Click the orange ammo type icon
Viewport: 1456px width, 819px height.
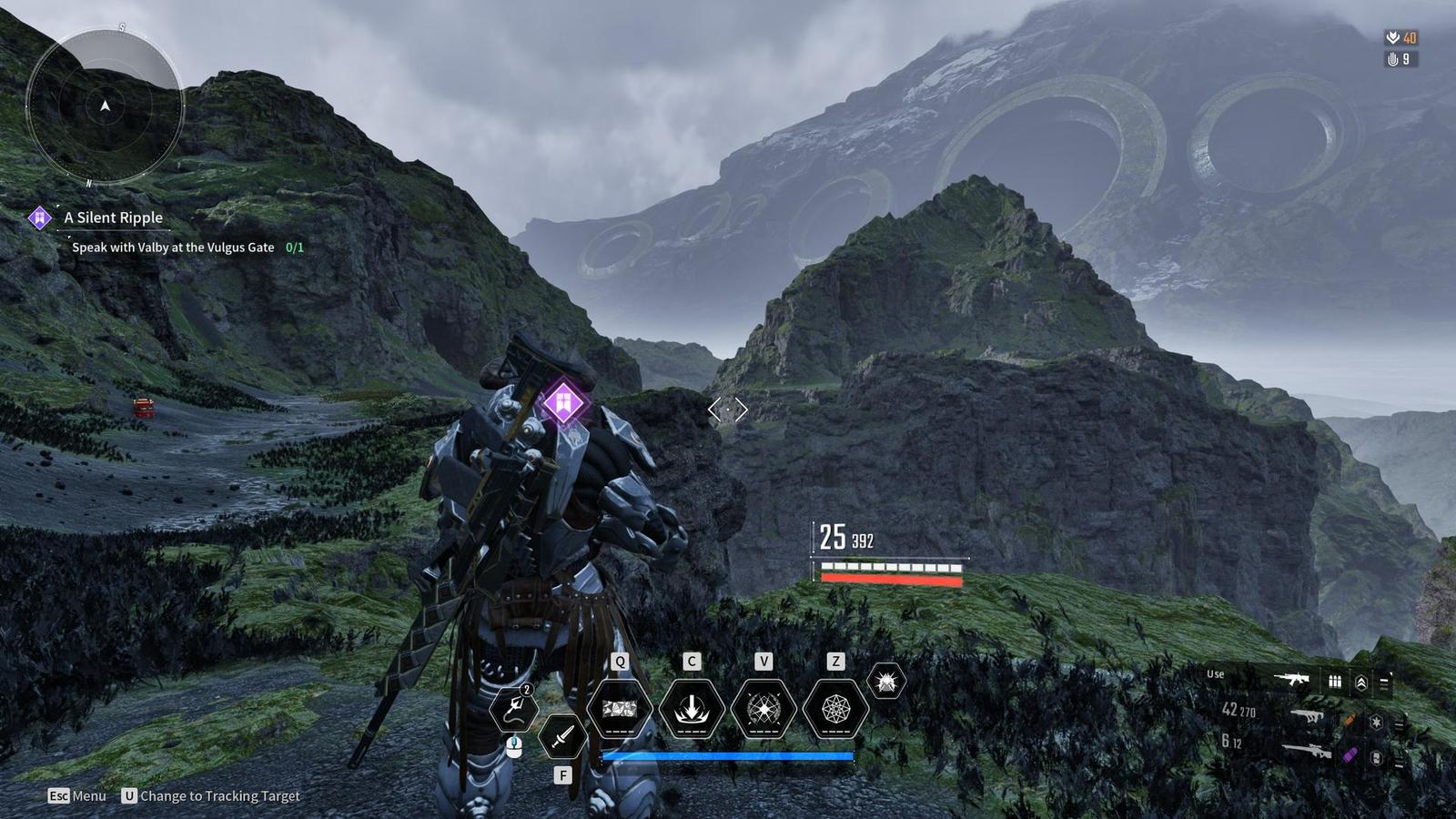1350,721
